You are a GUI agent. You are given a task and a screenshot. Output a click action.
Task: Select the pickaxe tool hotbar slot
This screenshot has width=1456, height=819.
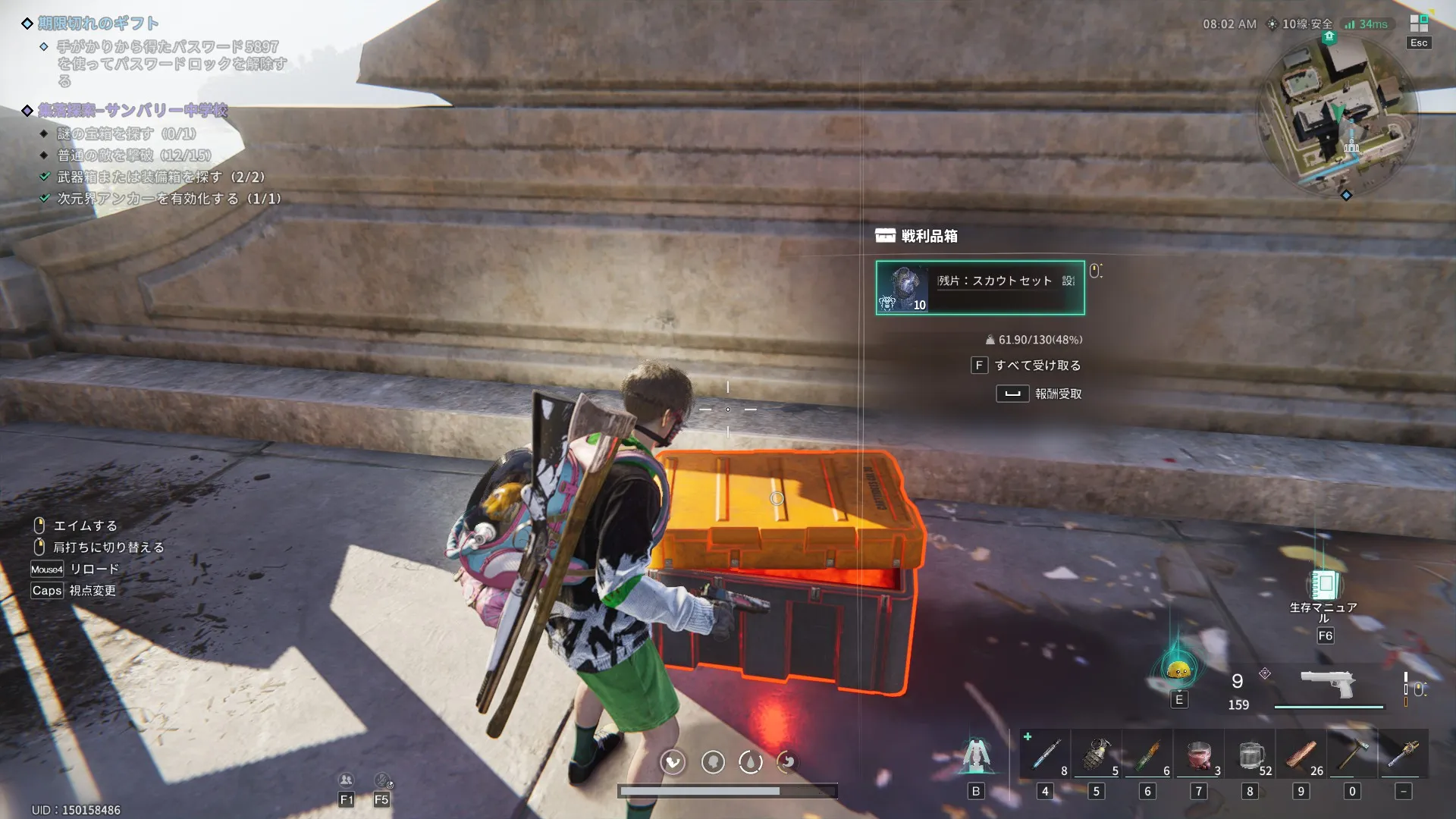(x=1352, y=755)
